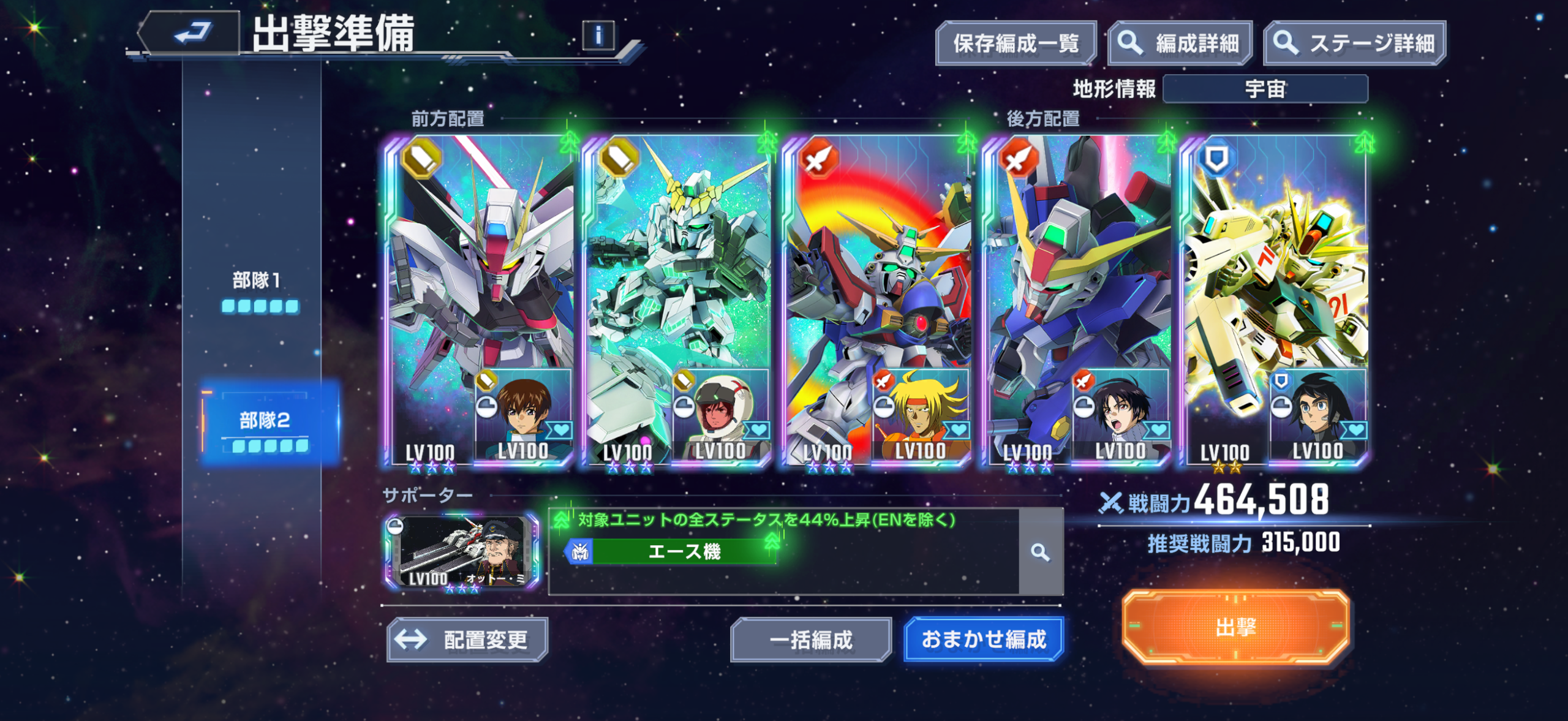Launch the sortie with 出撃 button
Image resolution: width=1568 pixels, height=721 pixels.
(x=1235, y=627)
